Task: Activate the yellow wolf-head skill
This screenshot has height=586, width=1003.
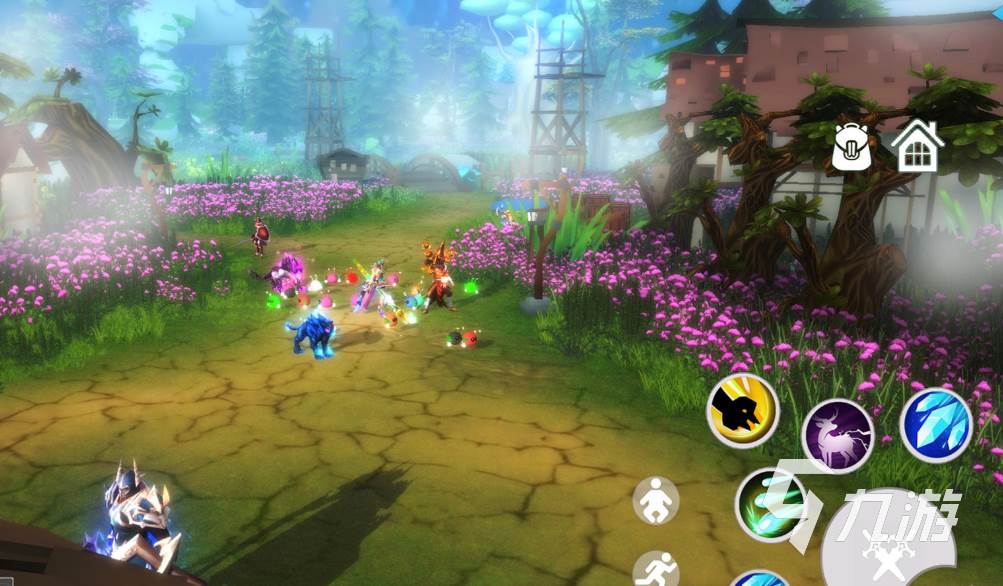Action: click(743, 411)
